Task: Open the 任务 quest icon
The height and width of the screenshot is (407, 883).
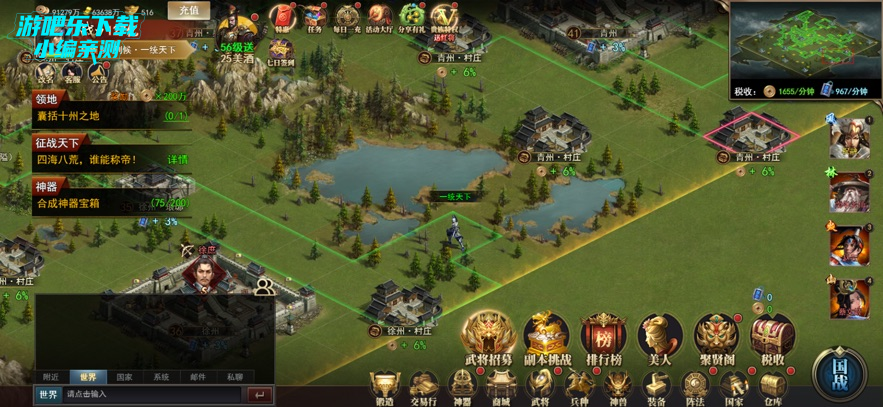Action: pos(316,17)
